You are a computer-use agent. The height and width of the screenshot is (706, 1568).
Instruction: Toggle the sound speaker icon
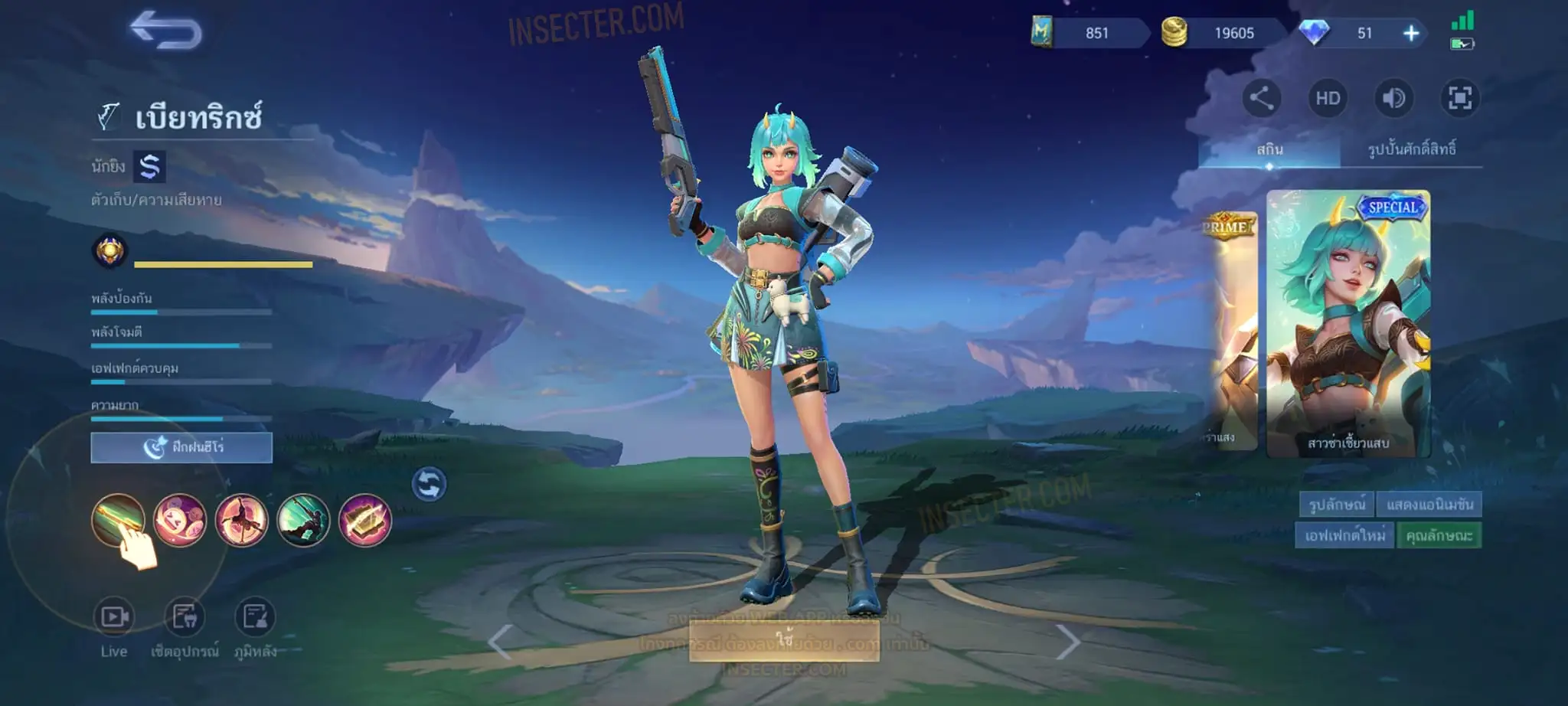pos(1393,98)
